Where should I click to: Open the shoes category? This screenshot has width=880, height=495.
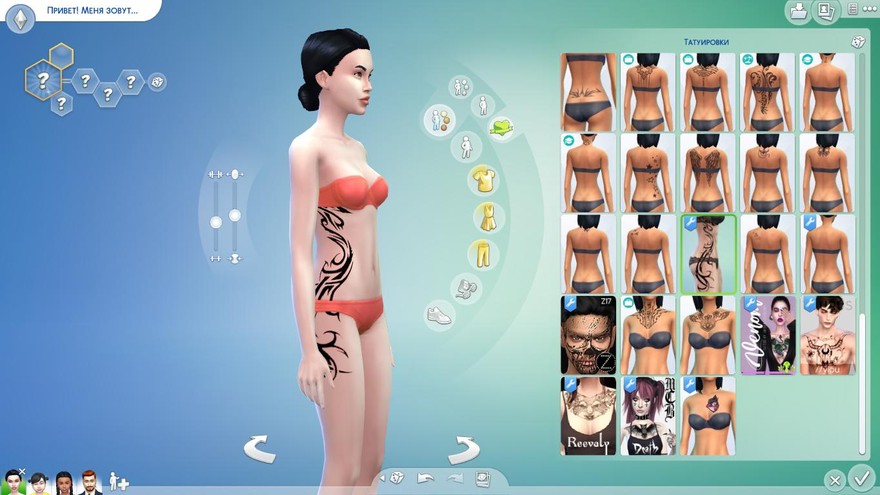click(440, 314)
